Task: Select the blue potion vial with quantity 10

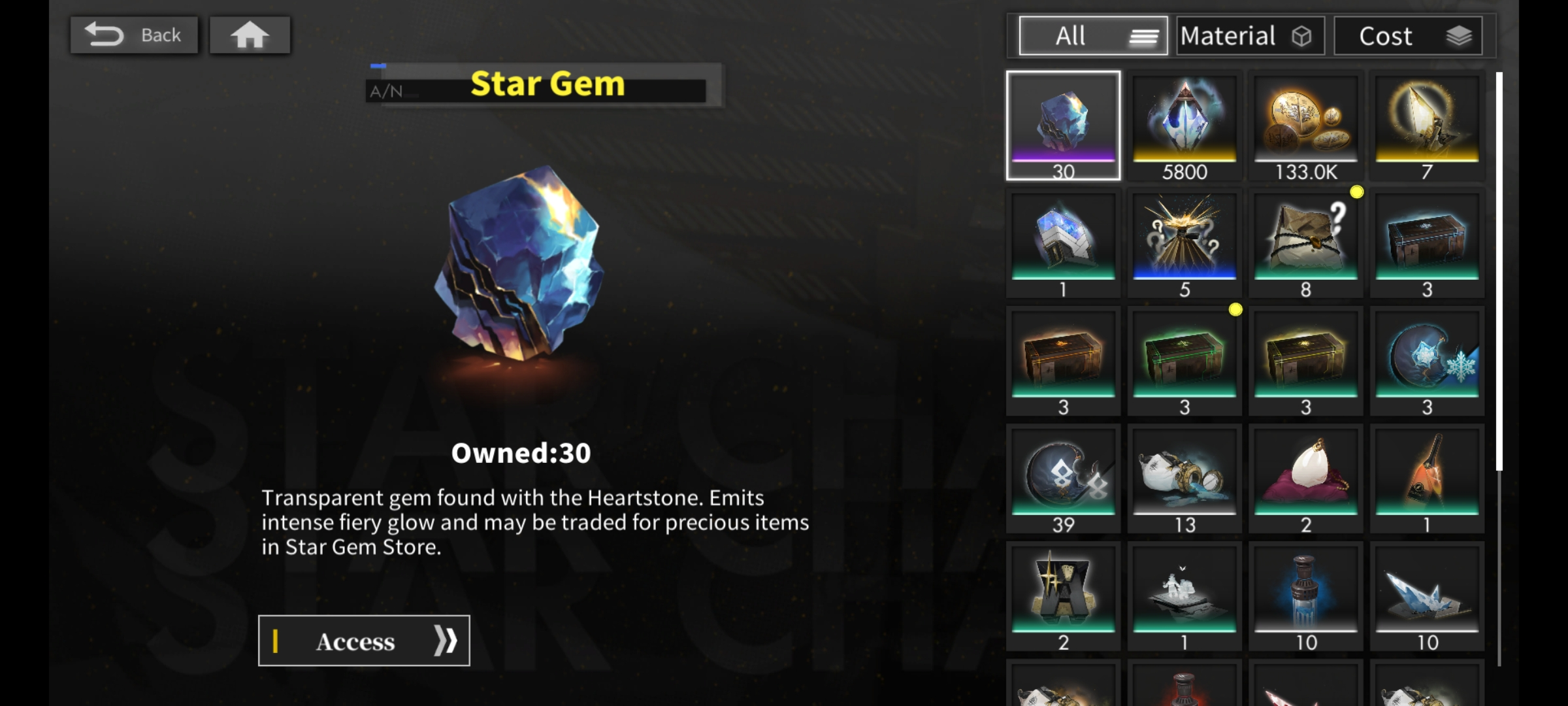Action: click(x=1305, y=596)
